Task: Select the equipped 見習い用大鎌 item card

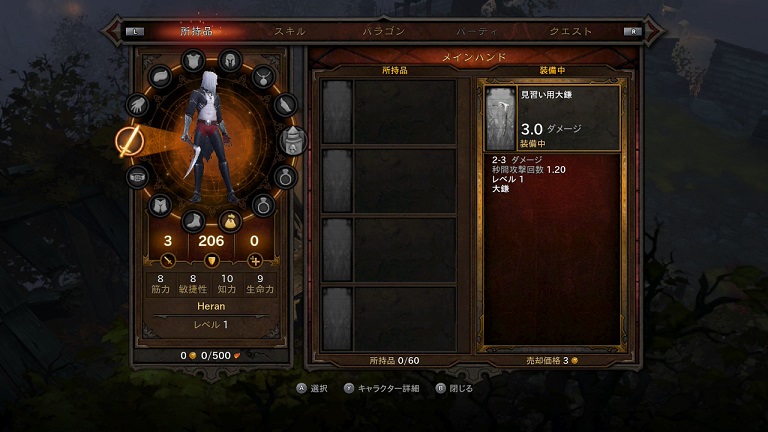Action: (x=552, y=117)
